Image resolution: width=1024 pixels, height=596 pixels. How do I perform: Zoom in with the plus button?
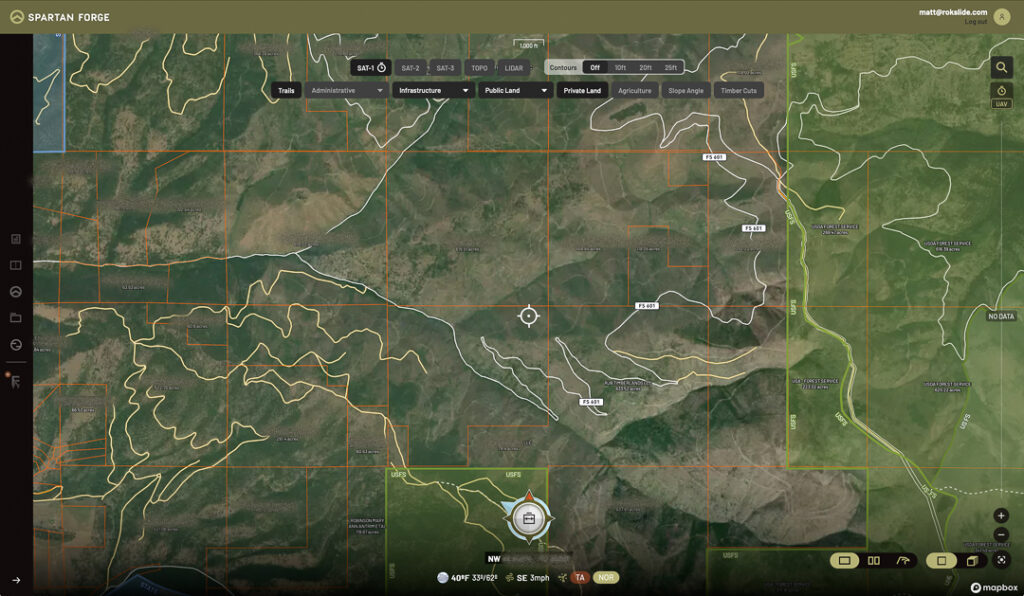coord(1001,516)
